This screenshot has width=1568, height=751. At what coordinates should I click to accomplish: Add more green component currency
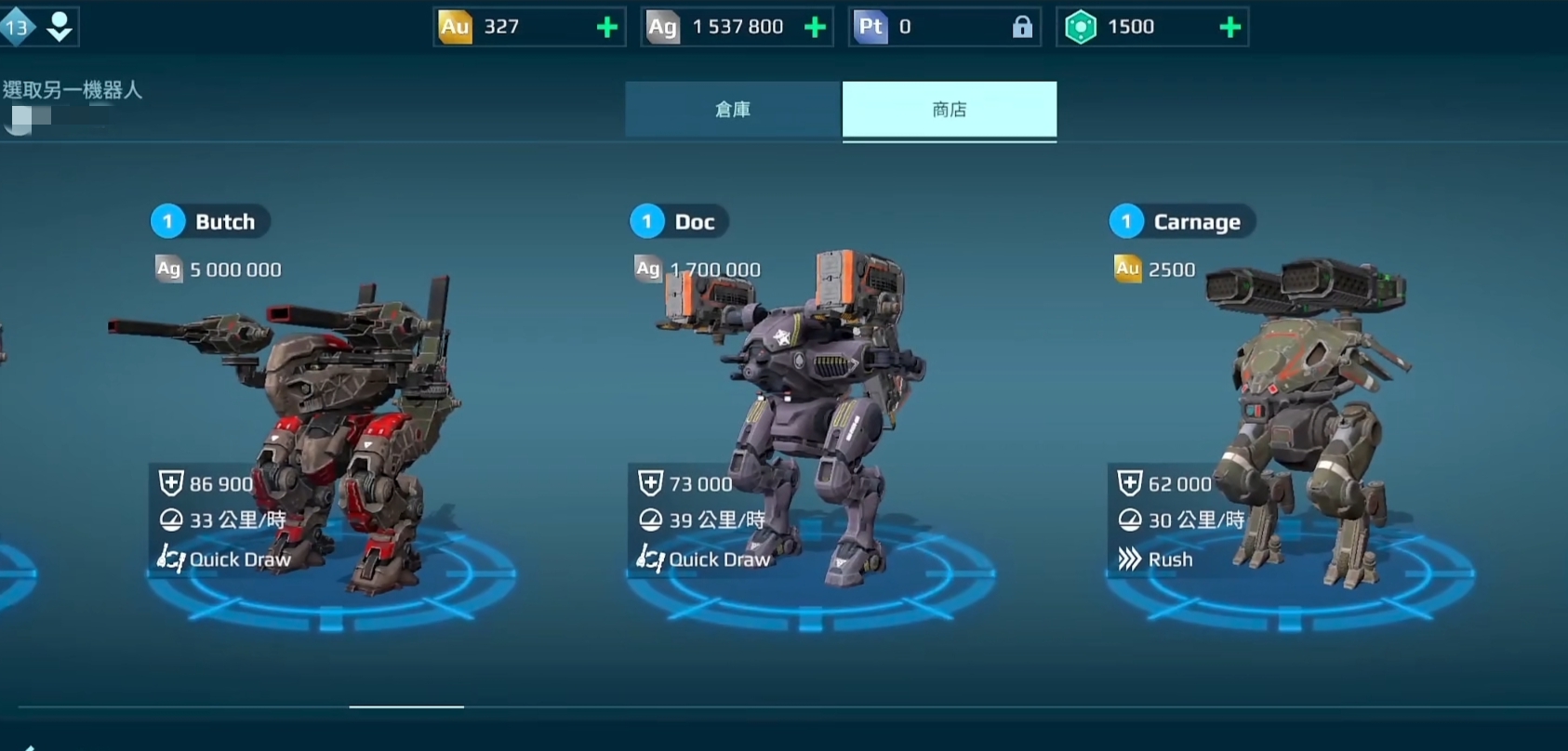(x=1229, y=27)
